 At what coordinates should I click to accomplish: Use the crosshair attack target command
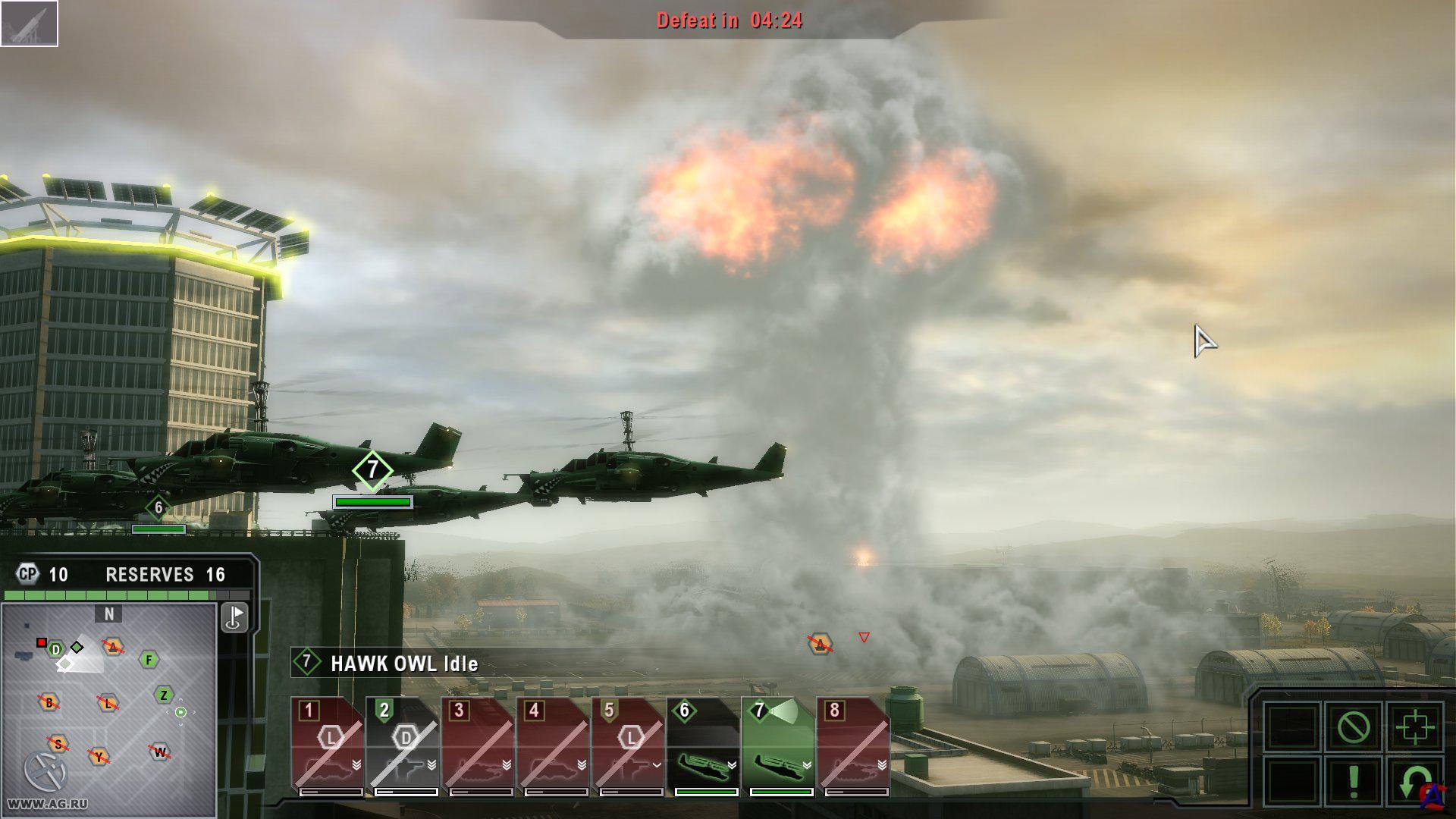point(1414,728)
